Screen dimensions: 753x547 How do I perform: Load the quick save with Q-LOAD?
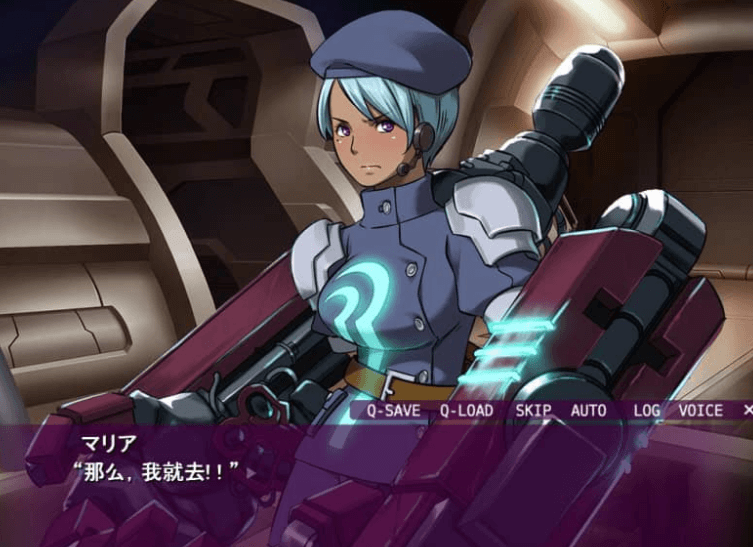[x=468, y=410]
